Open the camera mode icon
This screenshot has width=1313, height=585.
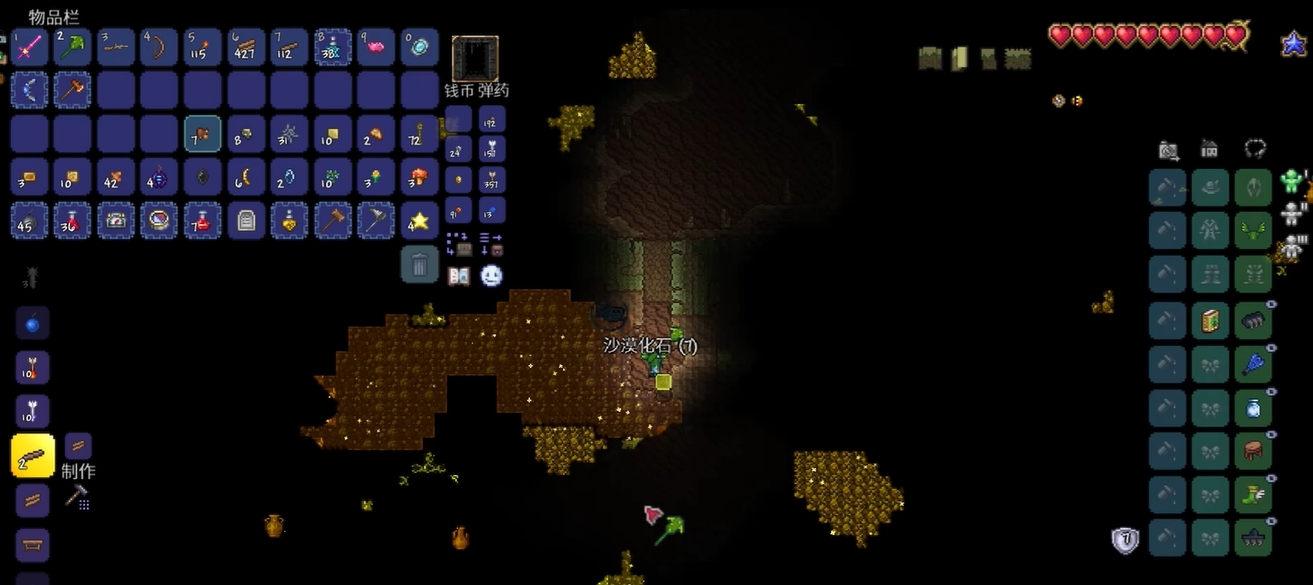tap(1168, 150)
